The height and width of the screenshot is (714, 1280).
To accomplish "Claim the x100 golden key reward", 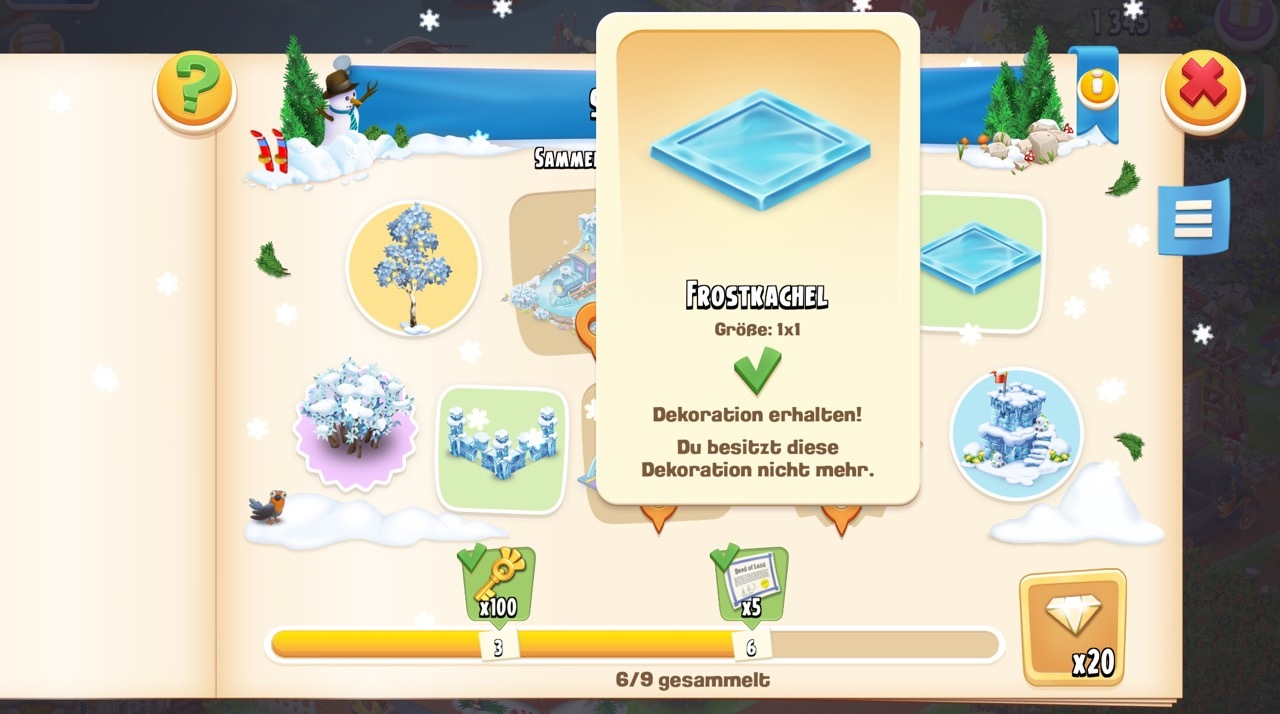I will 497,582.
